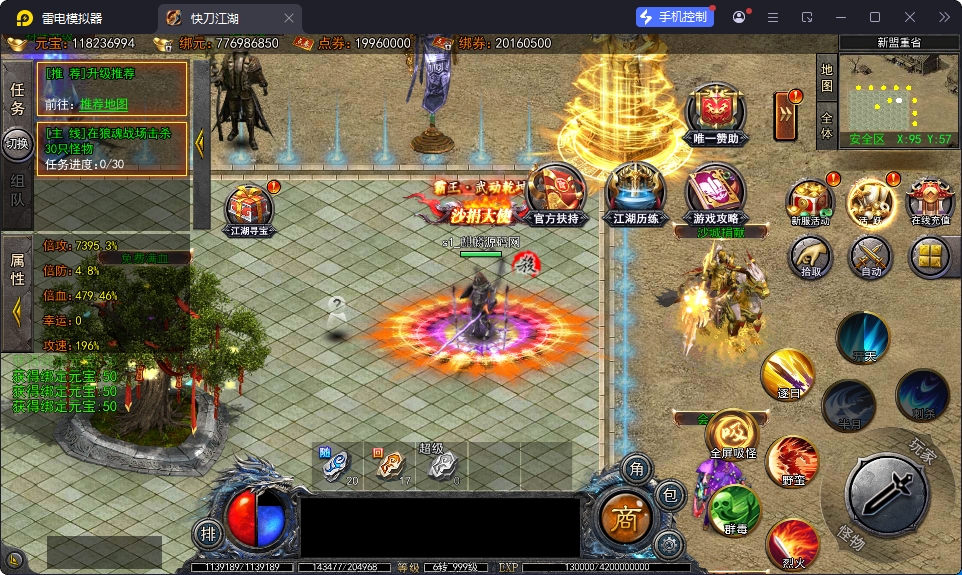
Task: Click the 手机控制 button in emulator title bar
Action: [x=673, y=17]
